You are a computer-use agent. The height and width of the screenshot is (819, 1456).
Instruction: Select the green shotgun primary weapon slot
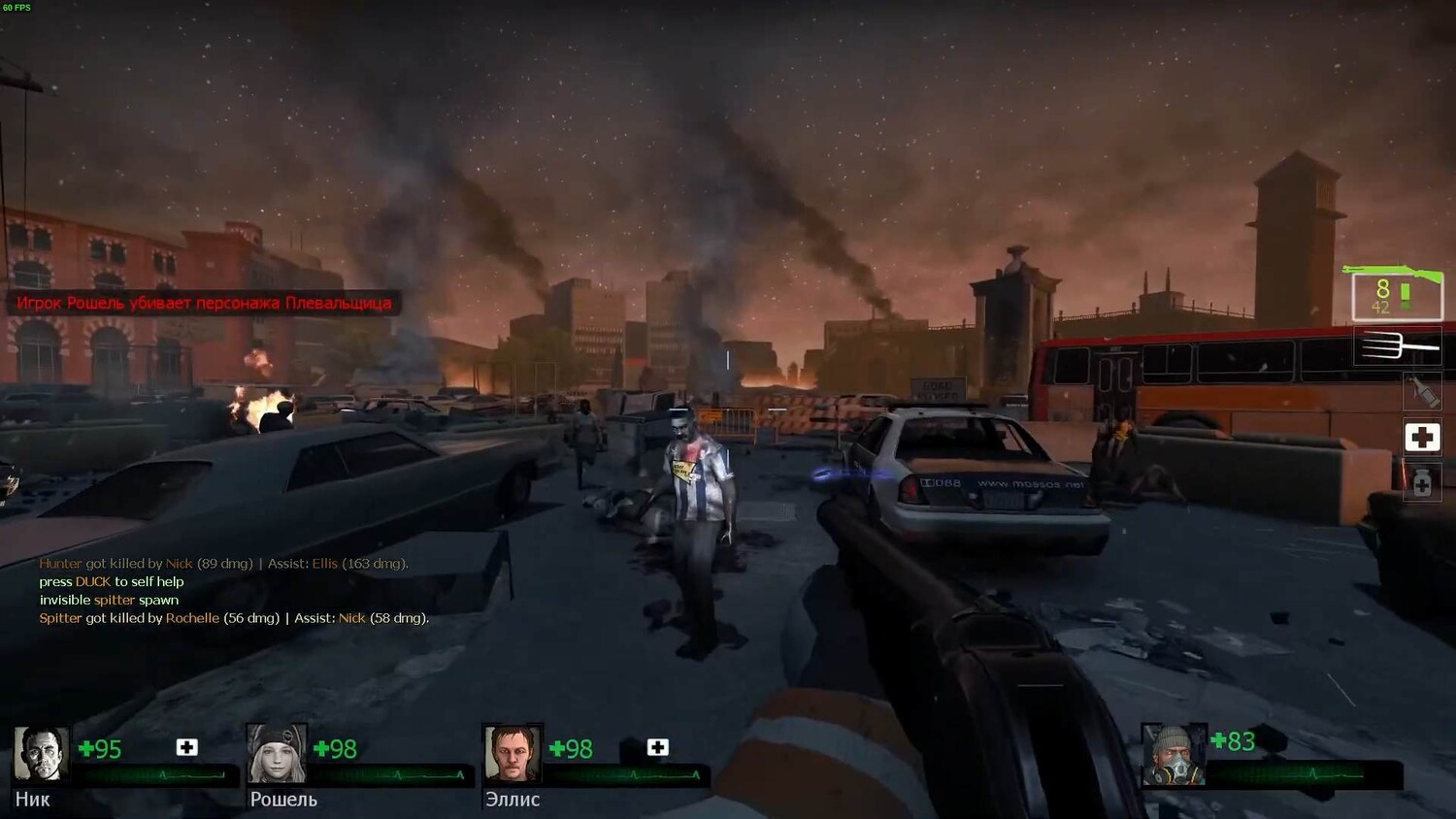click(x=1397, y=293)
